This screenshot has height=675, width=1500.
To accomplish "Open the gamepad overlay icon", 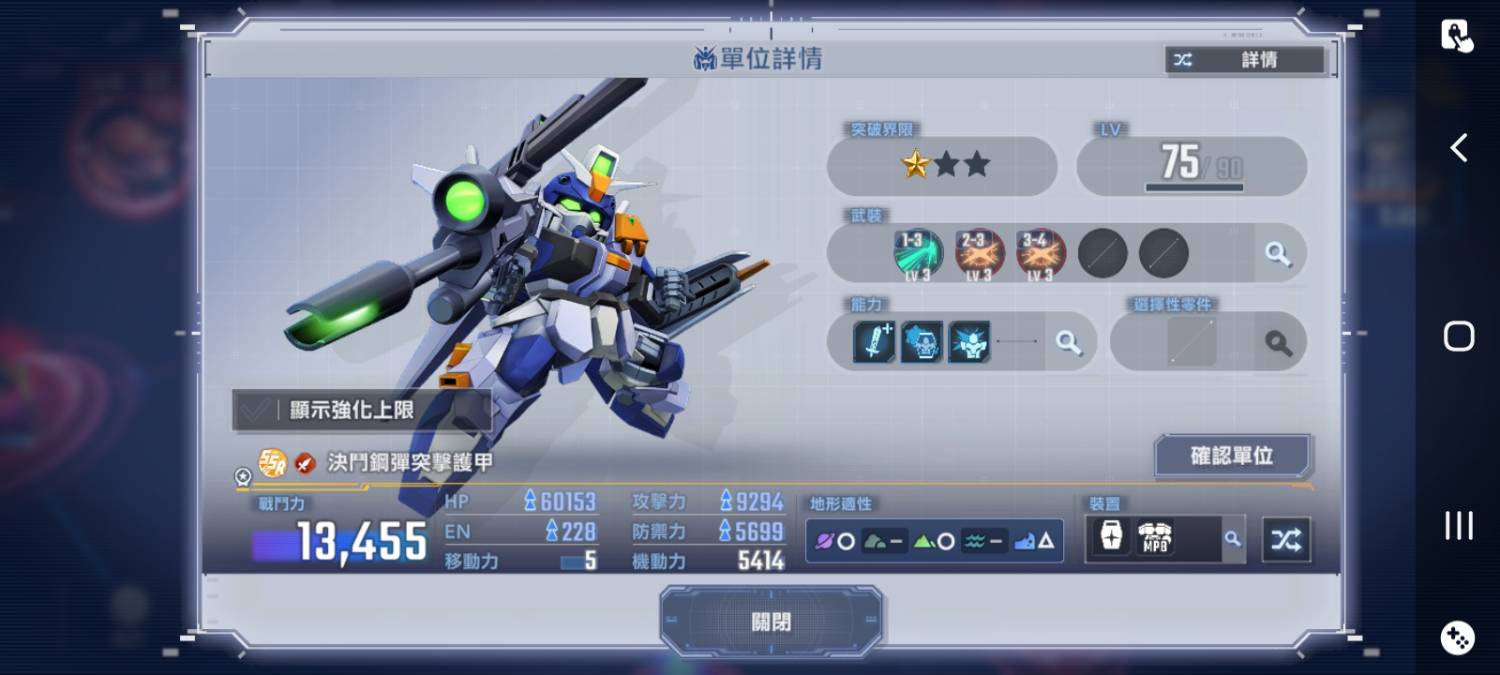I will pyautogui.click(x=1457, y=636).
